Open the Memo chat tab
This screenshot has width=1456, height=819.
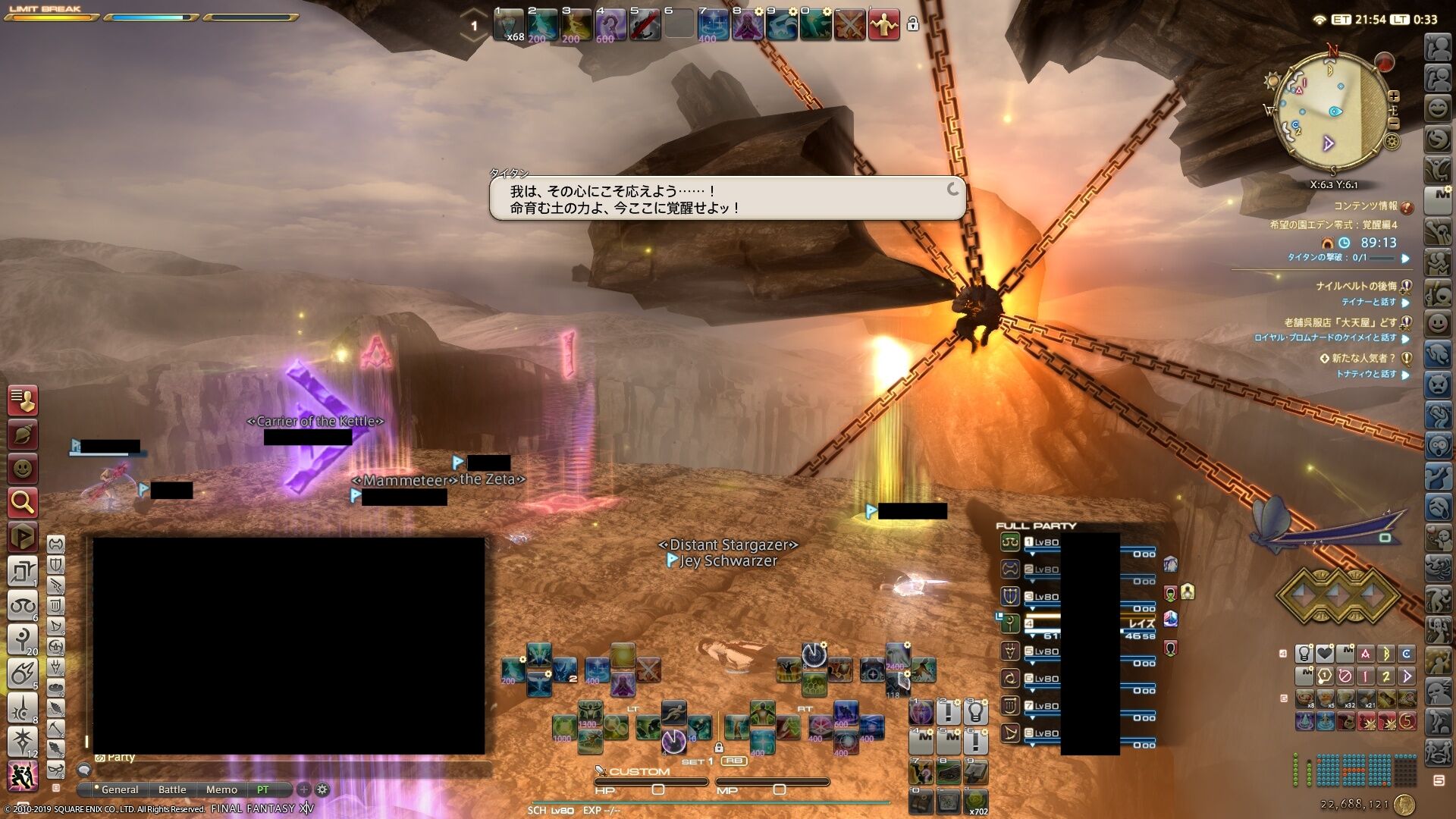(x=221, y=789)
